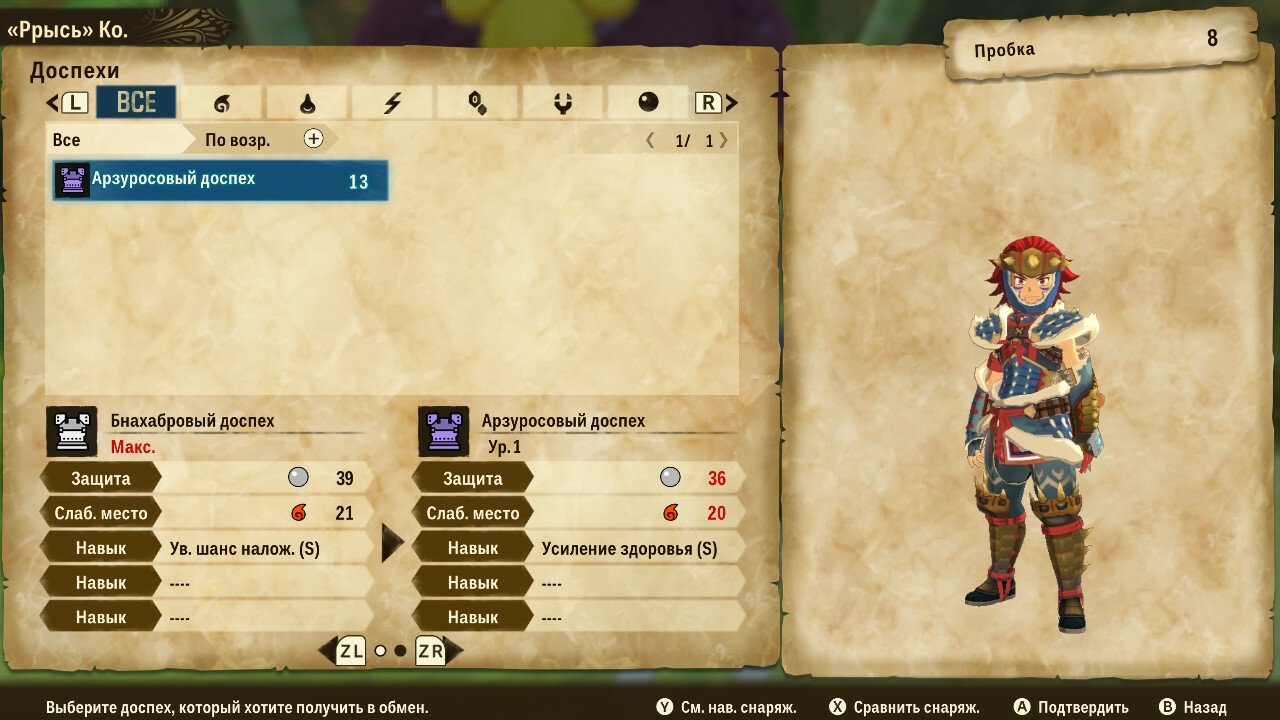Choose the Арзуросовый доспех list row
Viewport: 1280px width, 720px height.
coord(220,181)
